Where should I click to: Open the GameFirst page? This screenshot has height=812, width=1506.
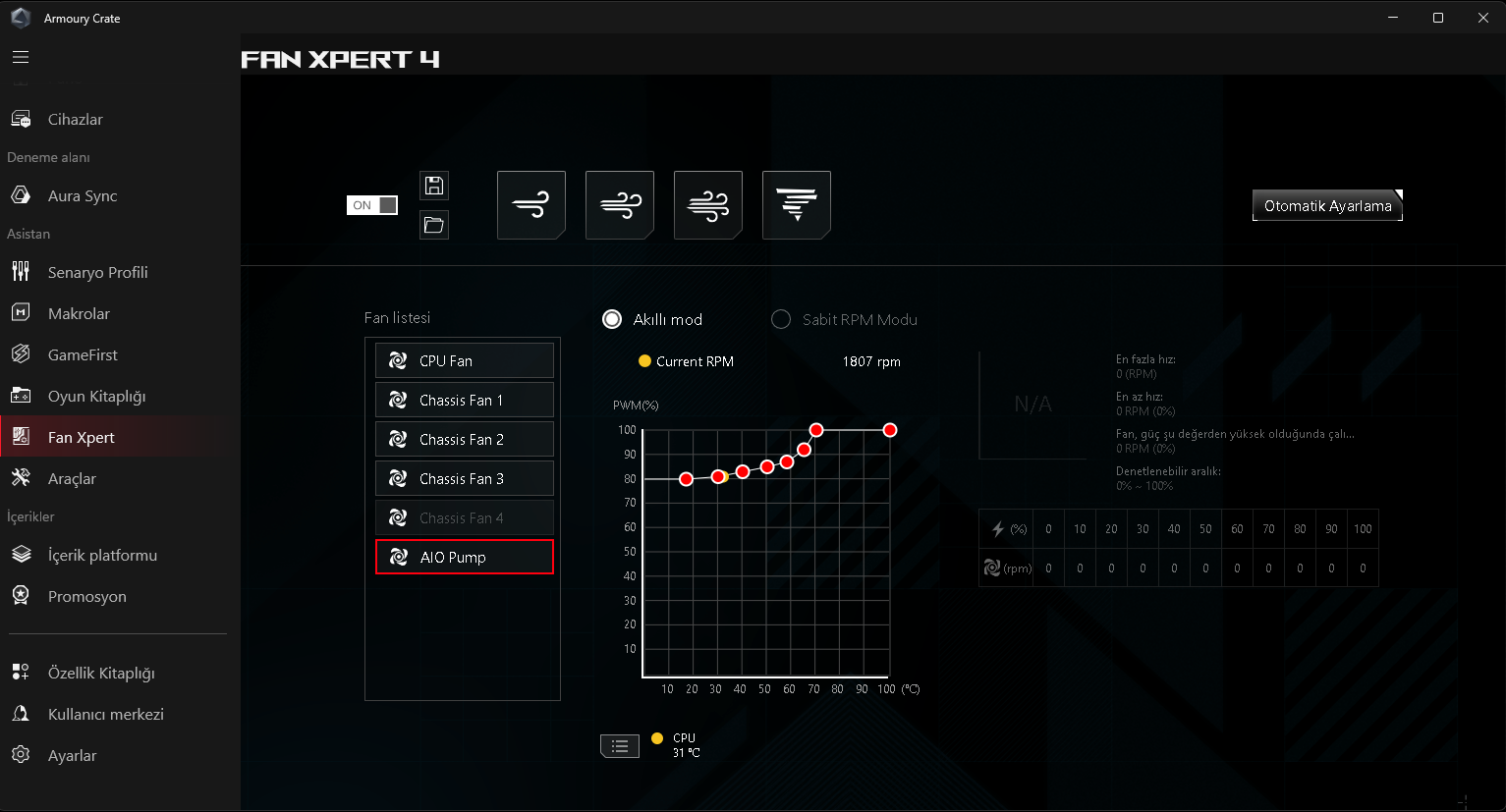83,355
